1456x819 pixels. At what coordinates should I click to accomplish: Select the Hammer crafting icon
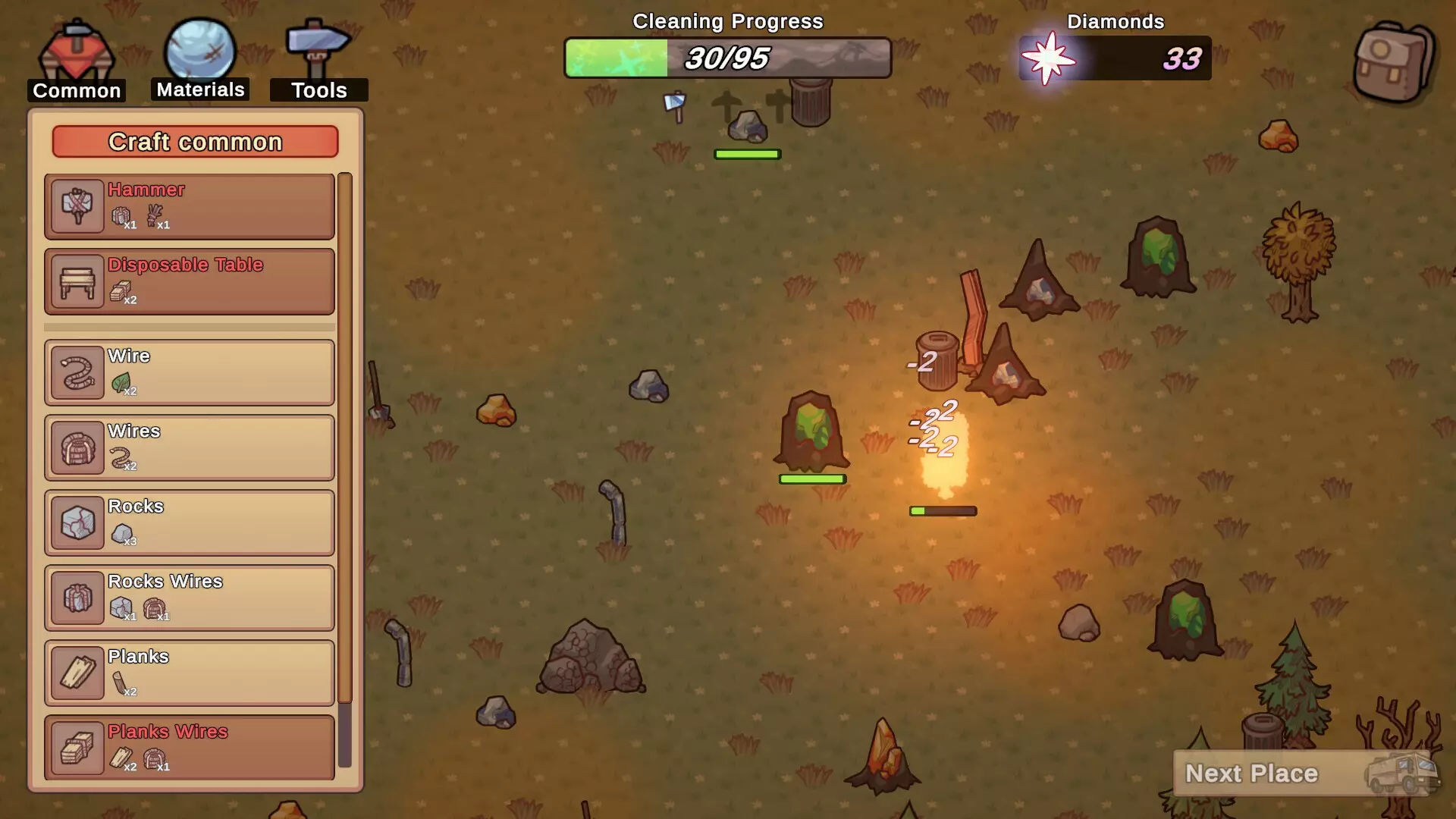tap(76, 206)
